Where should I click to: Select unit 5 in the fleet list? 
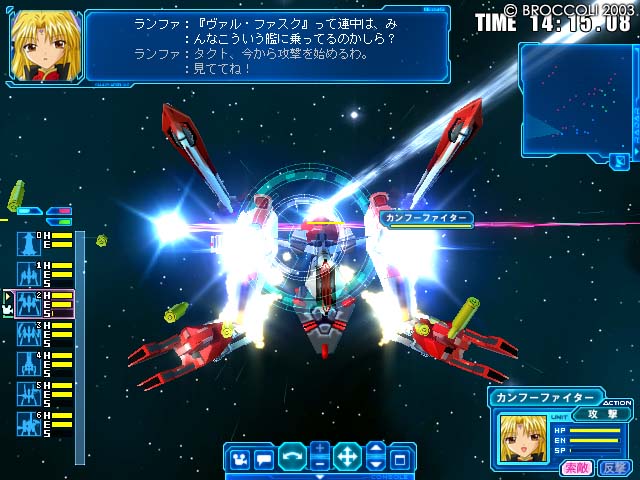coord(27,392)
